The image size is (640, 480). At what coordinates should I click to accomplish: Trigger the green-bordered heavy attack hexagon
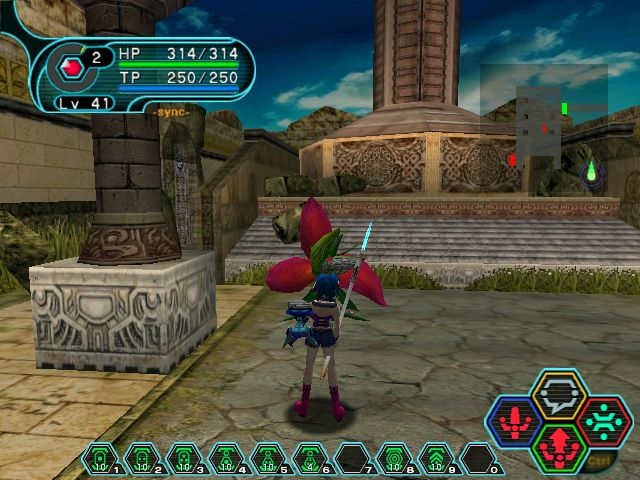click(x=559, y=447)
